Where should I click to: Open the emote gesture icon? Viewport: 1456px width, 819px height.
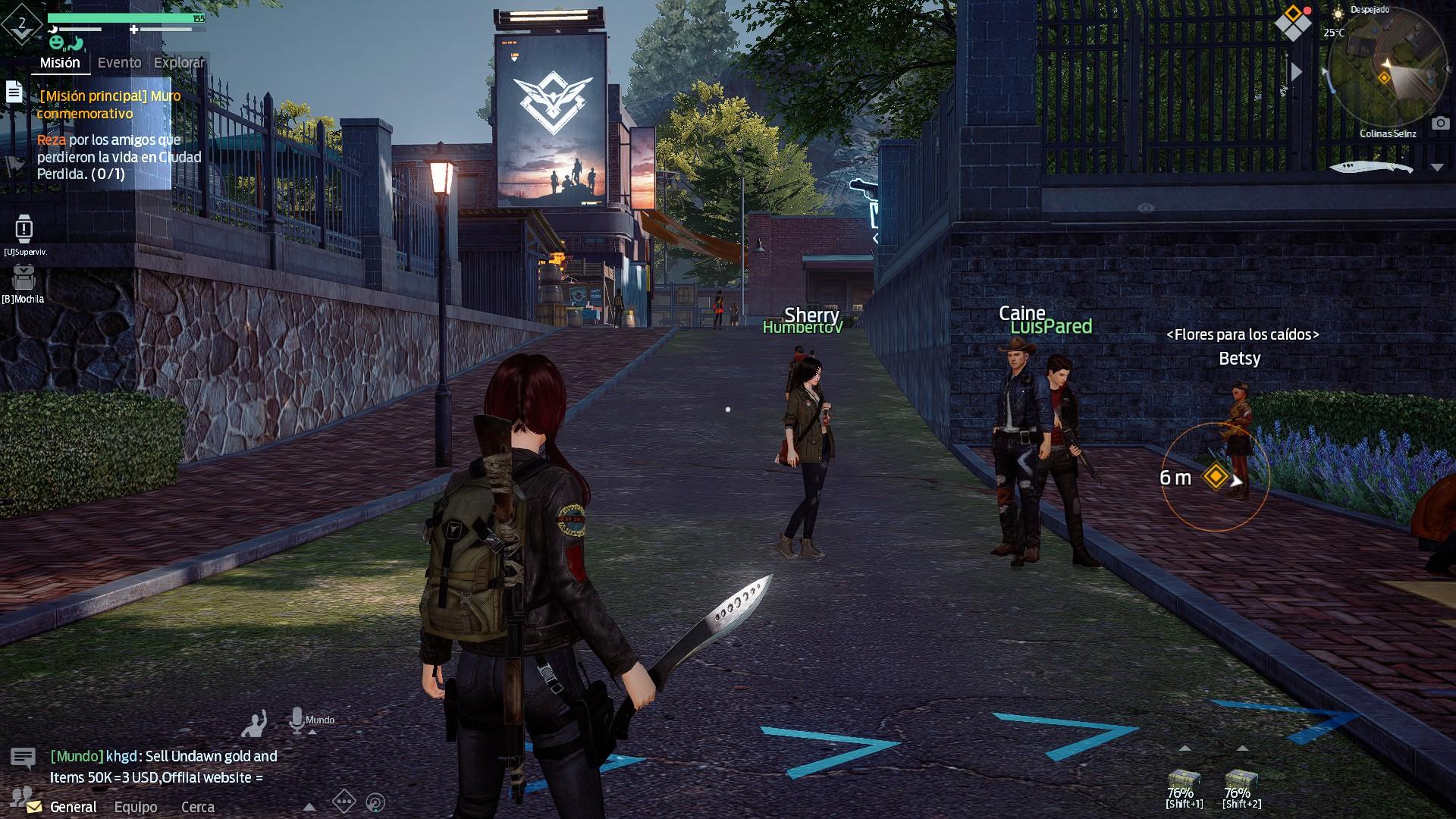[255, 723]
